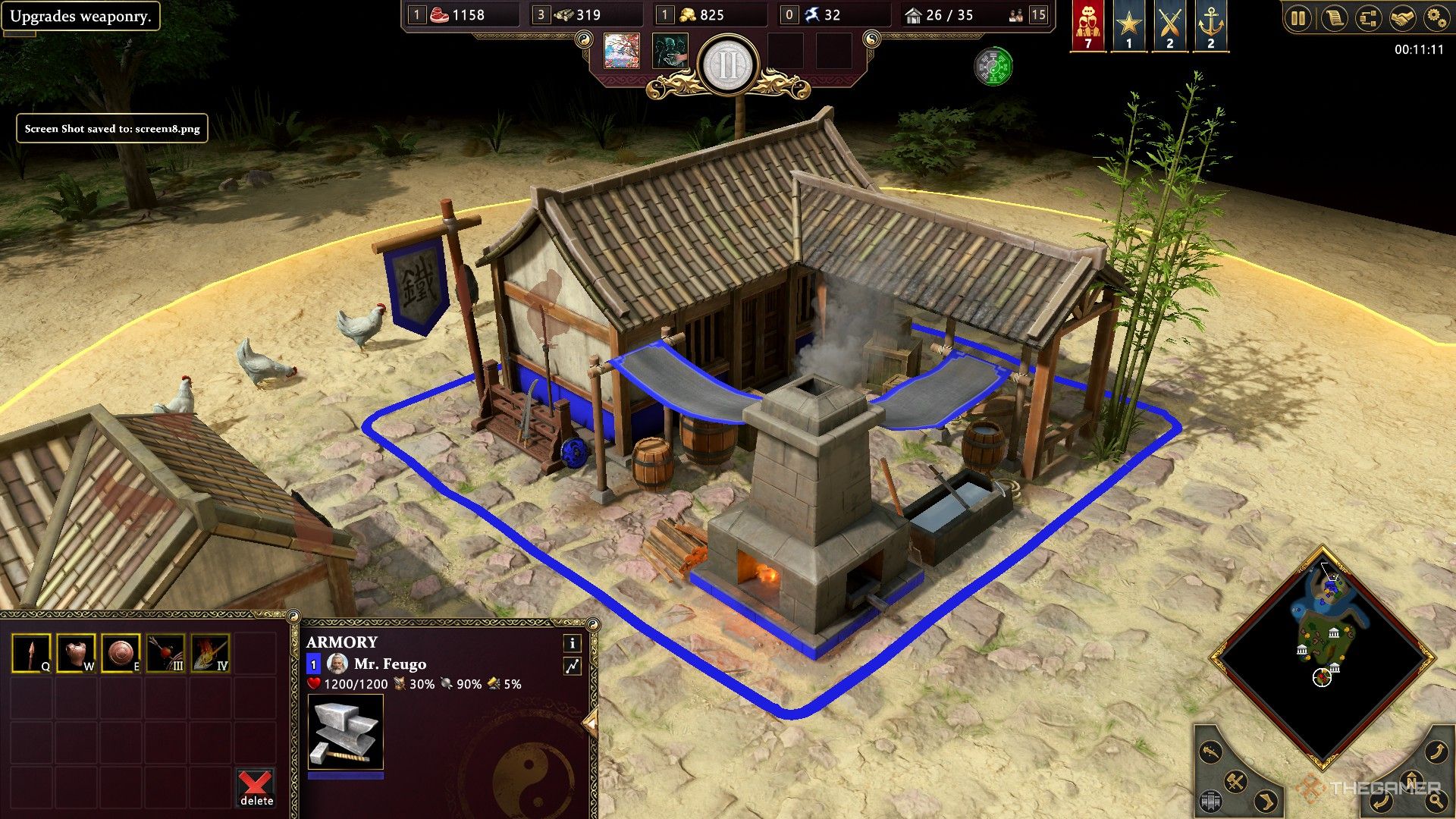This screenshot has width=1456, height=819.
Task: Open the age advancement roman numeral medallion
Action: 727,65
